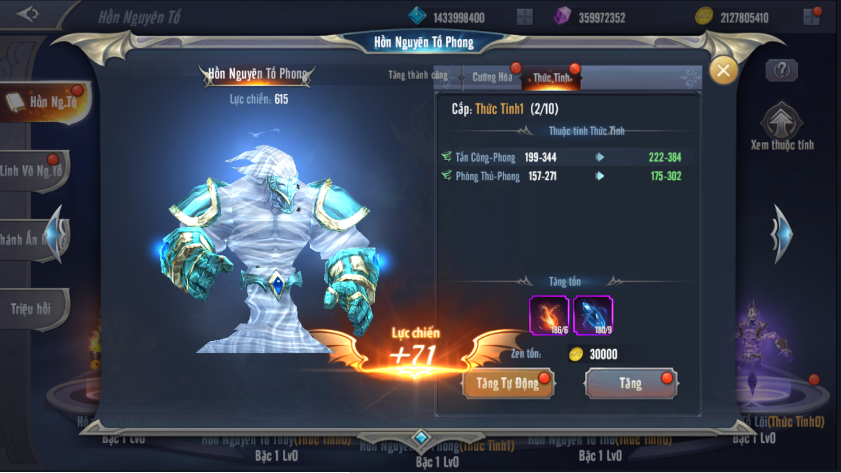Click the Tăng upgrade button
Screen dimensions: 841x473
(630, 383)
